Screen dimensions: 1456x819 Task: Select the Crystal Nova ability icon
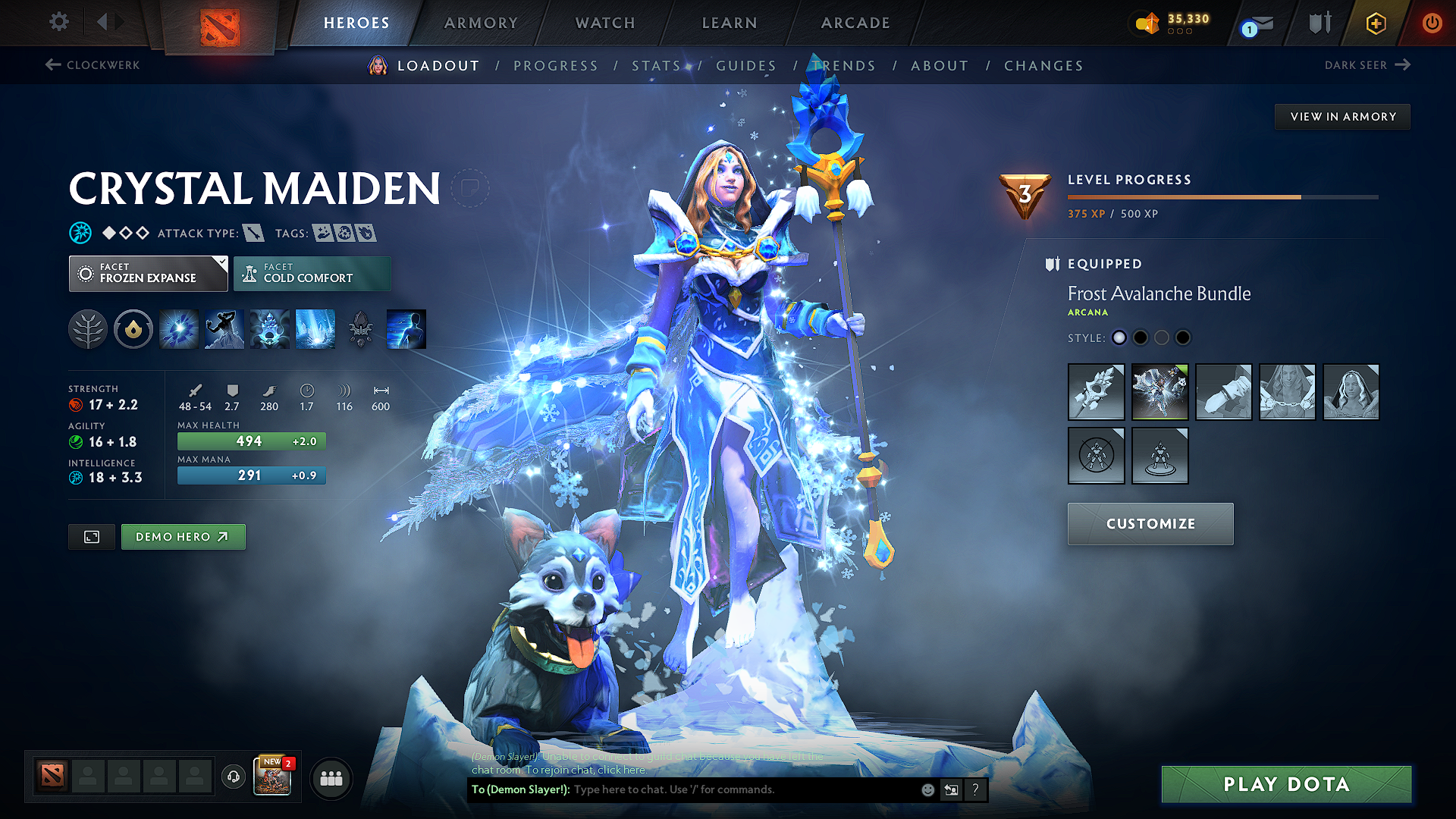pyautogui.click(x=178, y=328)
